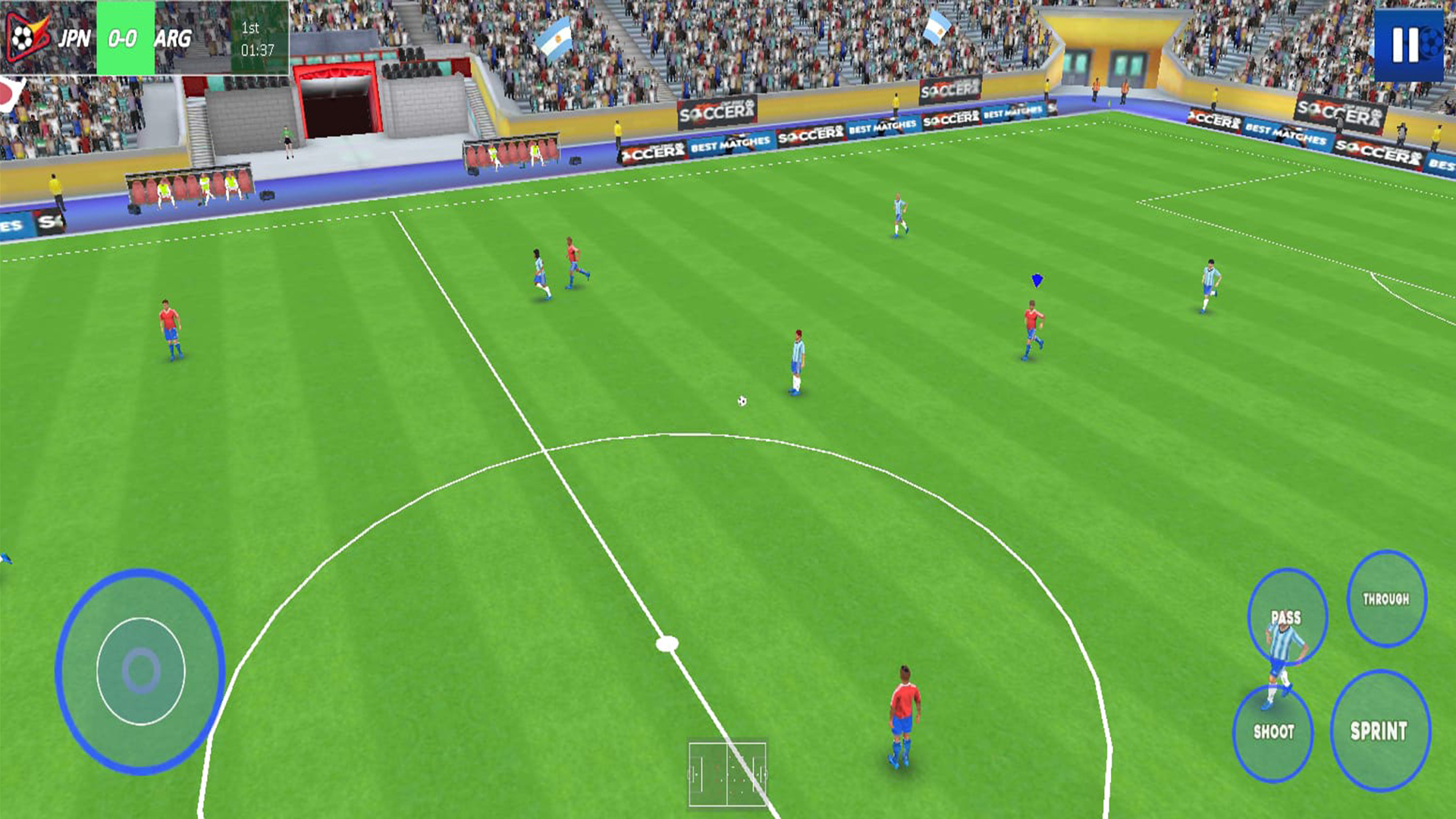Click the soccer game logo in the scoreboard
1456x819 pixels.
point(24,36)
